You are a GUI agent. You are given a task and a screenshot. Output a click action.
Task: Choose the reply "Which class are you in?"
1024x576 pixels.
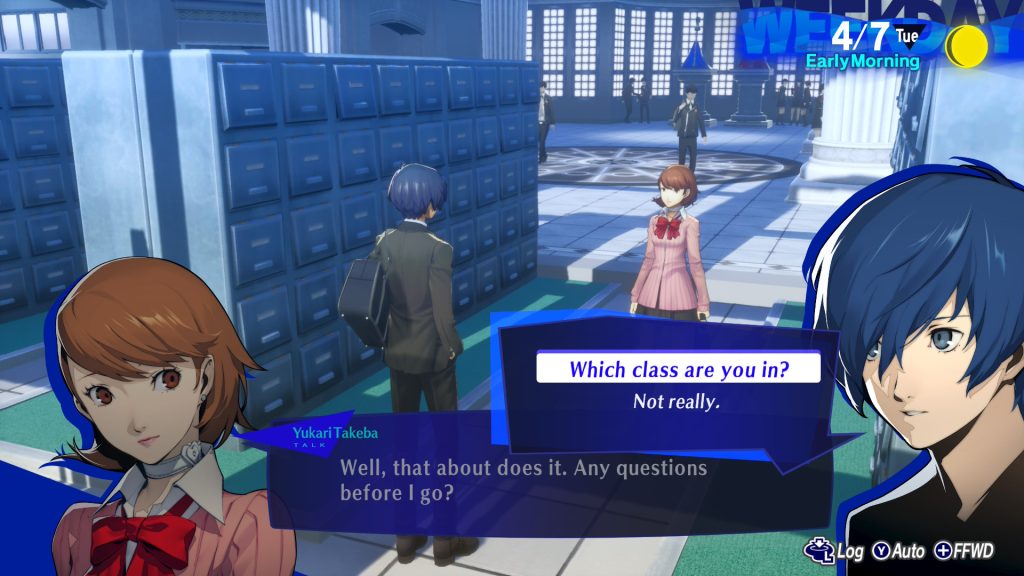(x=678, y=368)
